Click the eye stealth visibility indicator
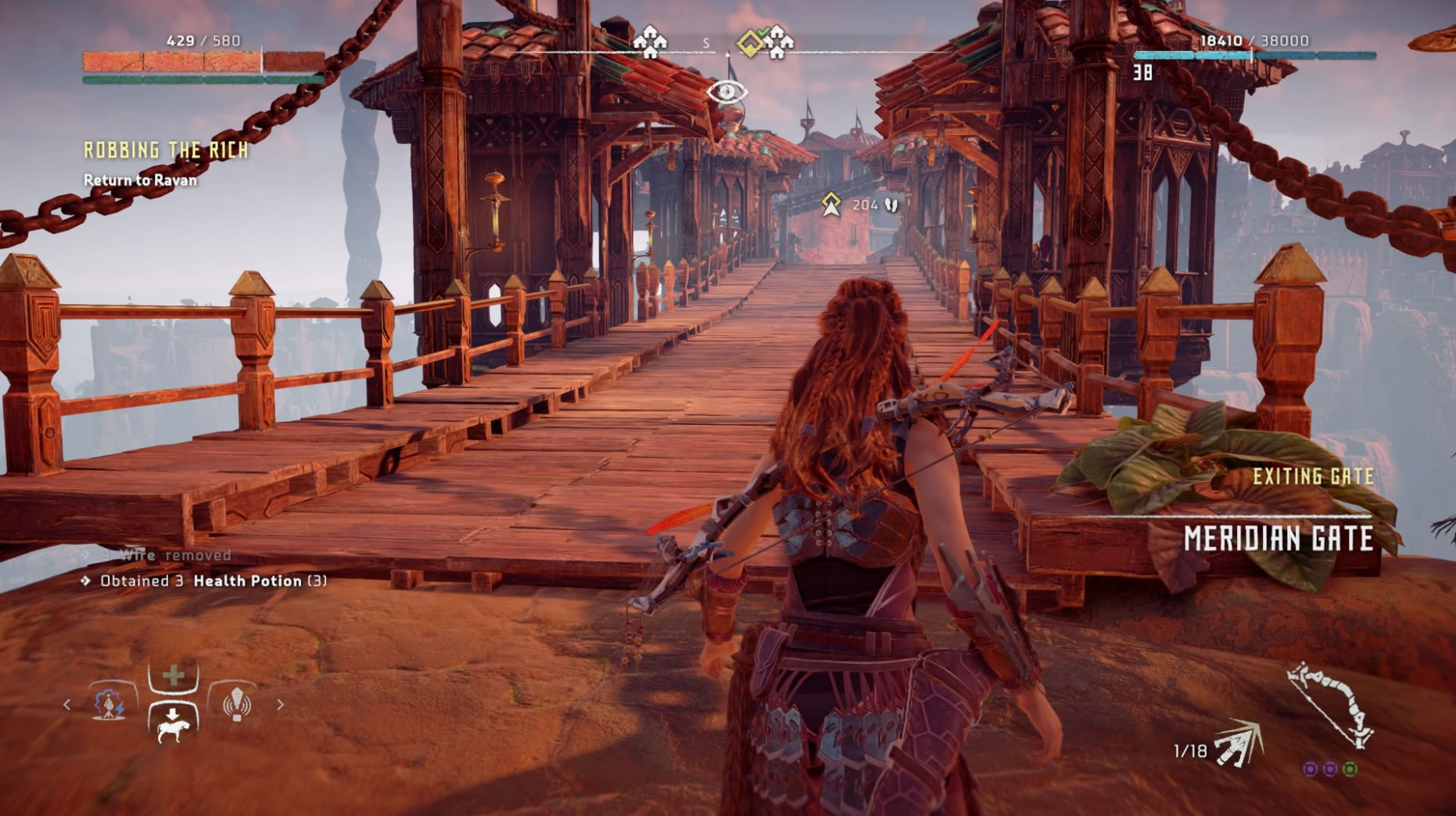 point(726,92)
